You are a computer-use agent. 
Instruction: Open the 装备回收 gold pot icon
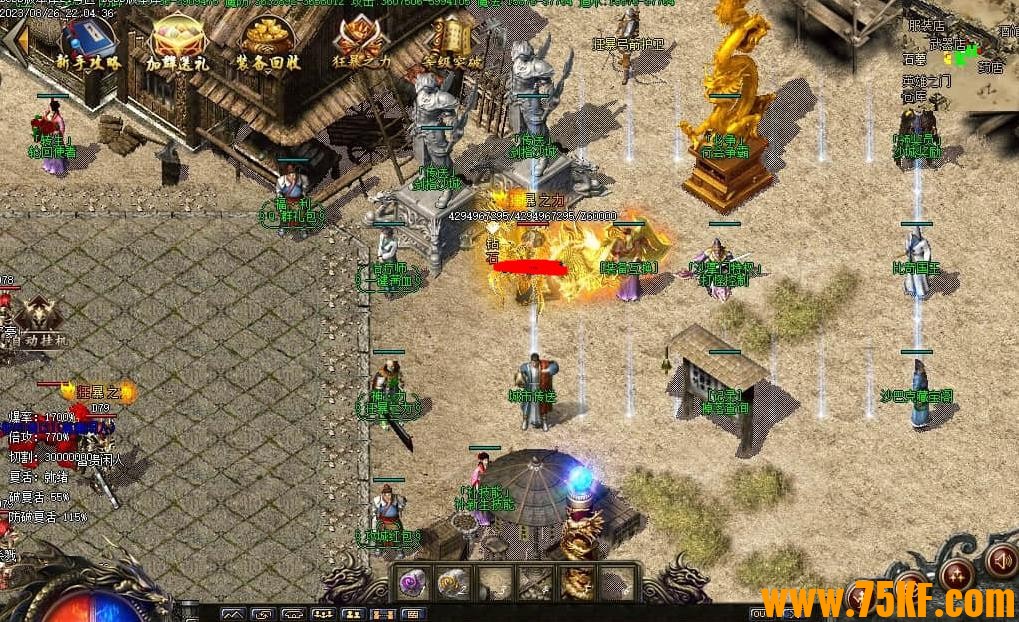click(x=268, y=42)
